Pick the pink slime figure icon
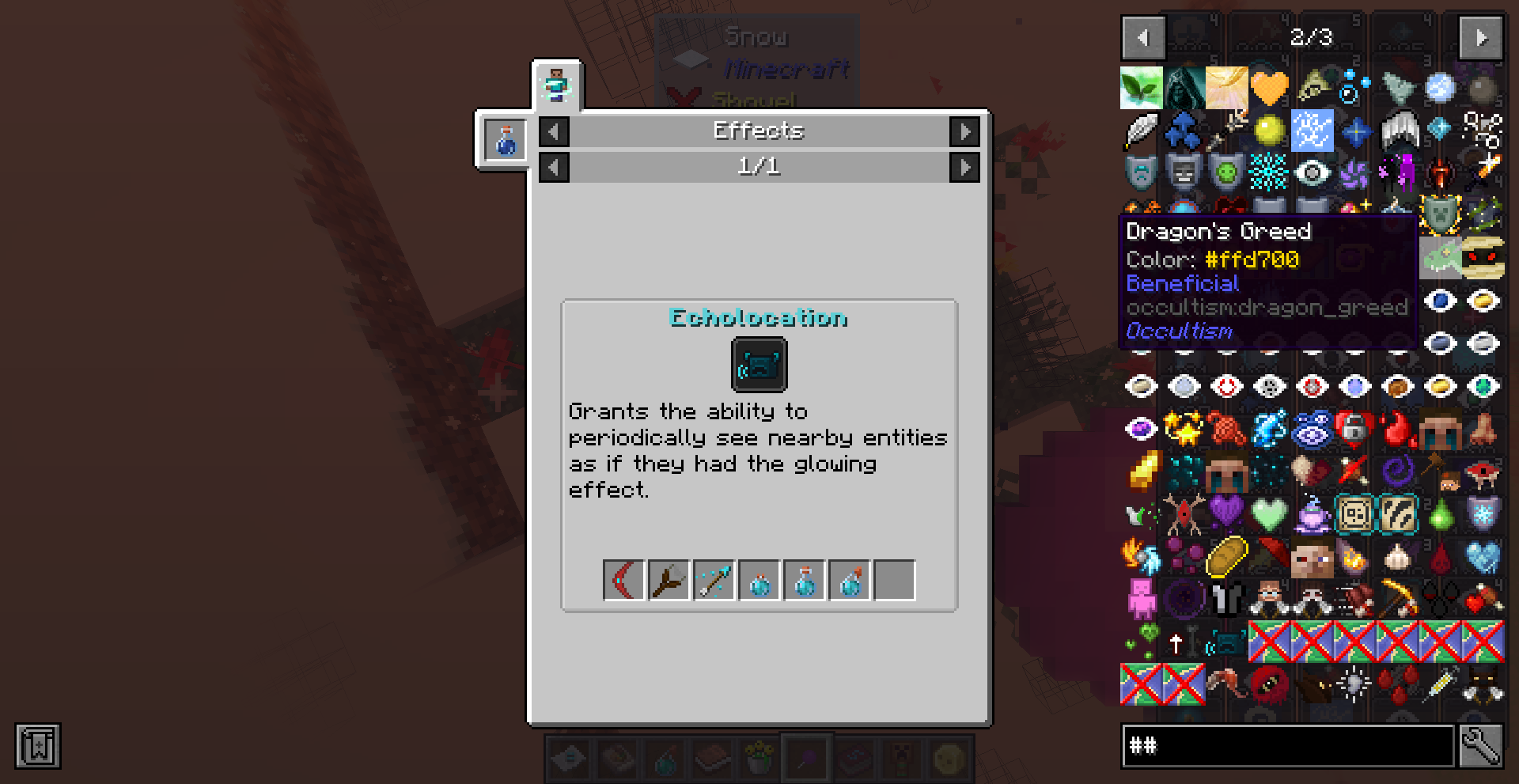The width and height of the screenshot is (1519, 784). pos(1141,599)
